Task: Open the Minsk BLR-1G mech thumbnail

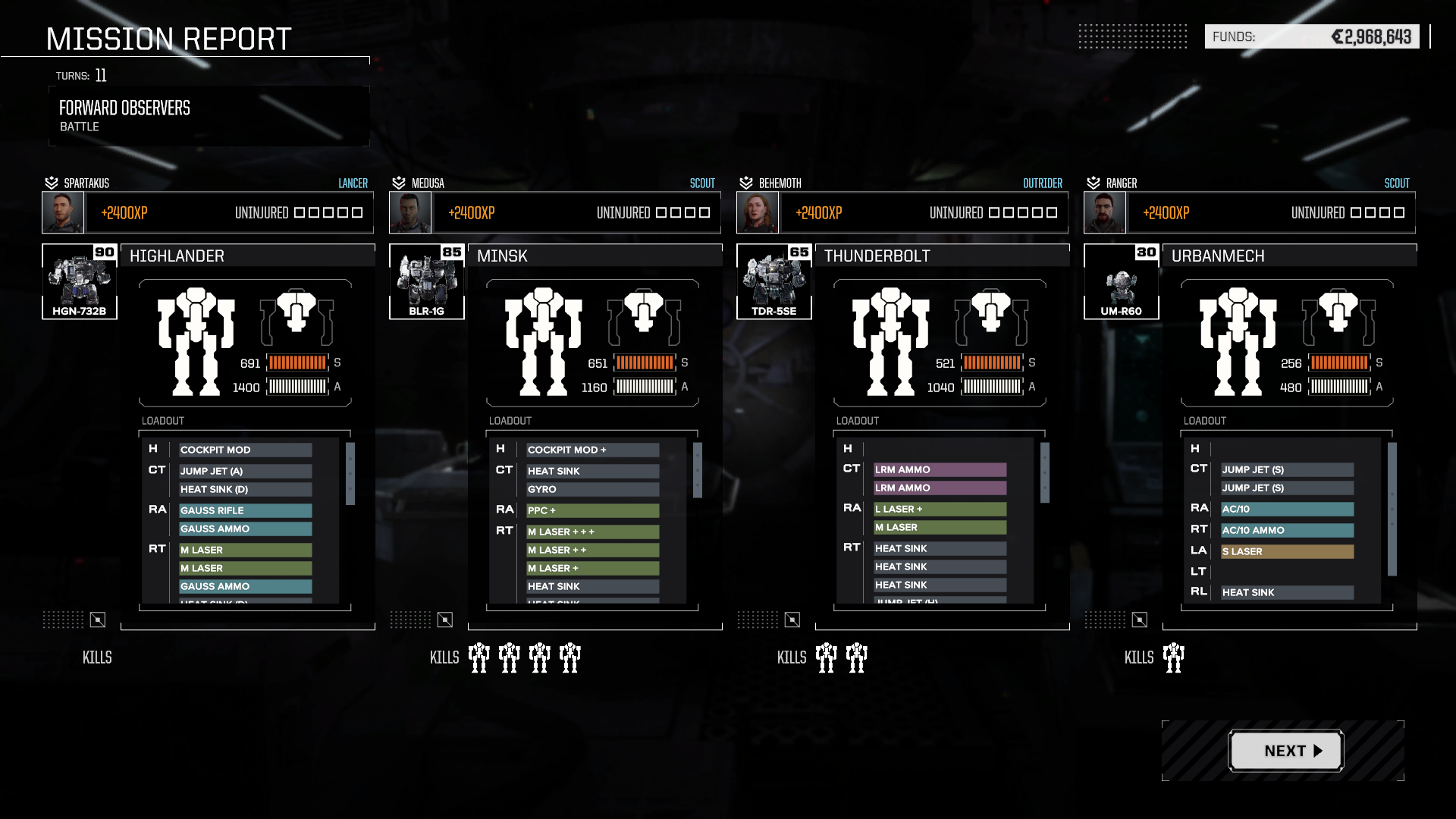Action: [x=427, y=281]
